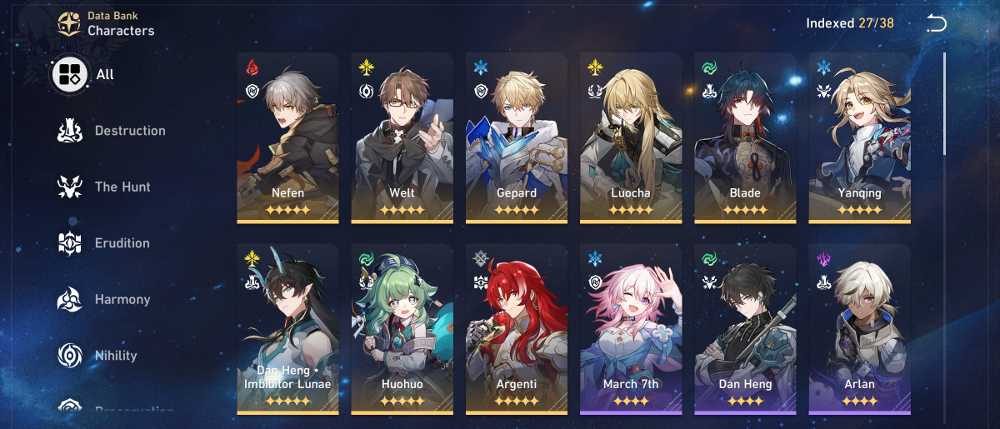This screenshot has height=429, width=1000.
Task: Open Nefen's character card
Action: click(x=288, y=138)
